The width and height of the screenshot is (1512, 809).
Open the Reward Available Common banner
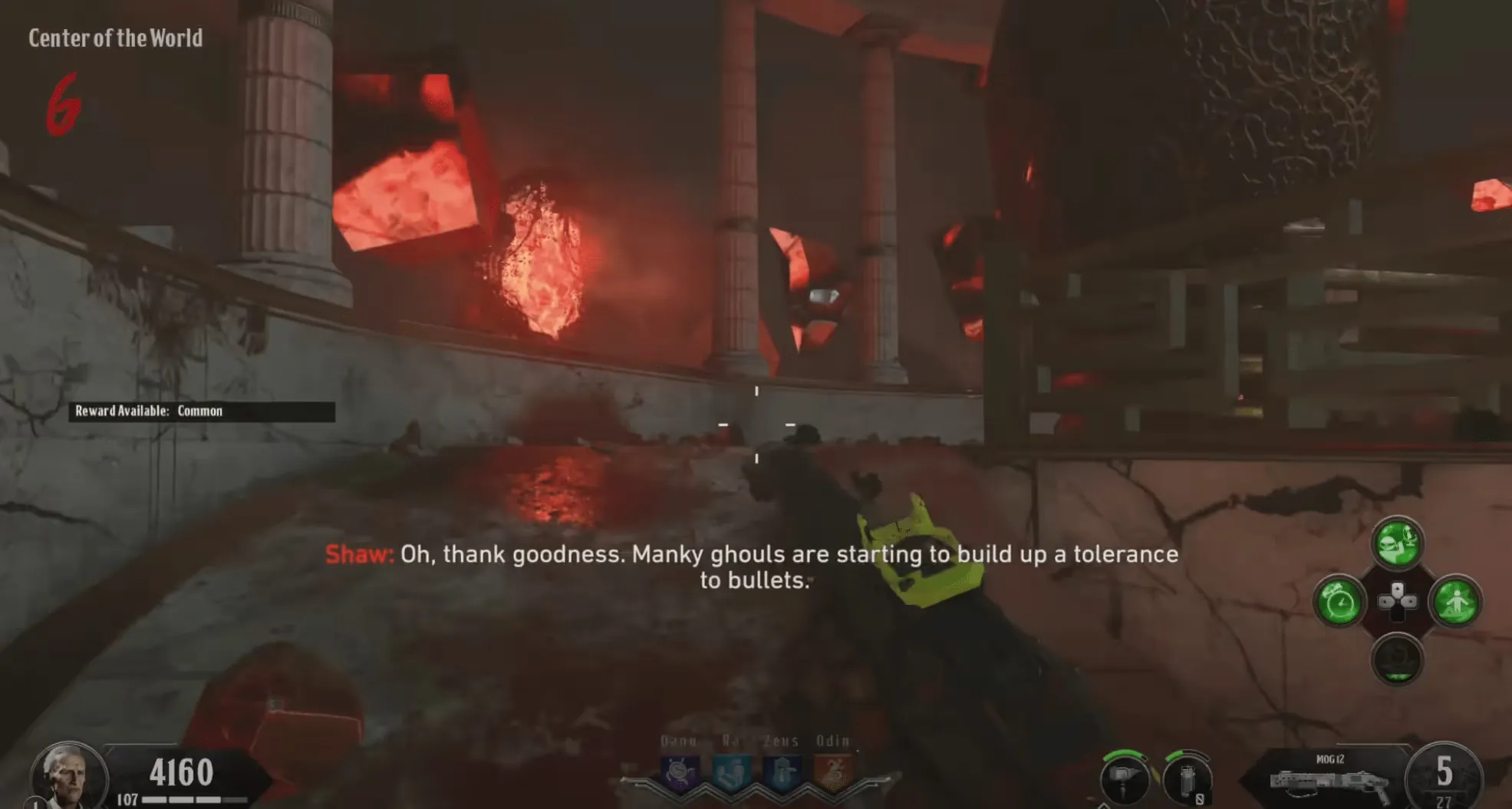(x=202, y=411)
